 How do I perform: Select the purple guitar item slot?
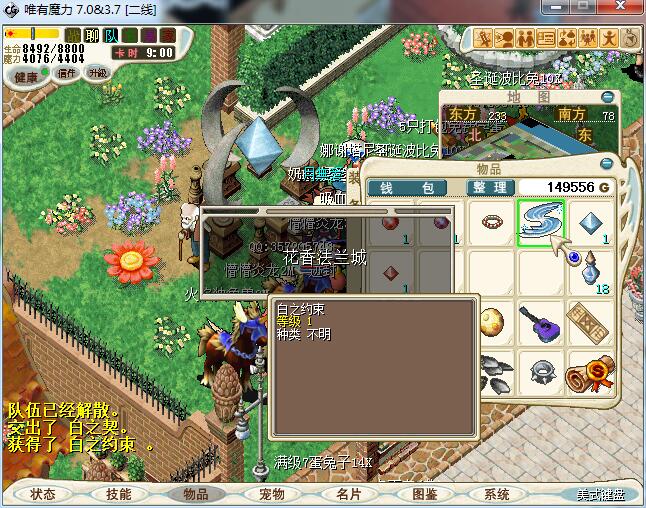541,322
